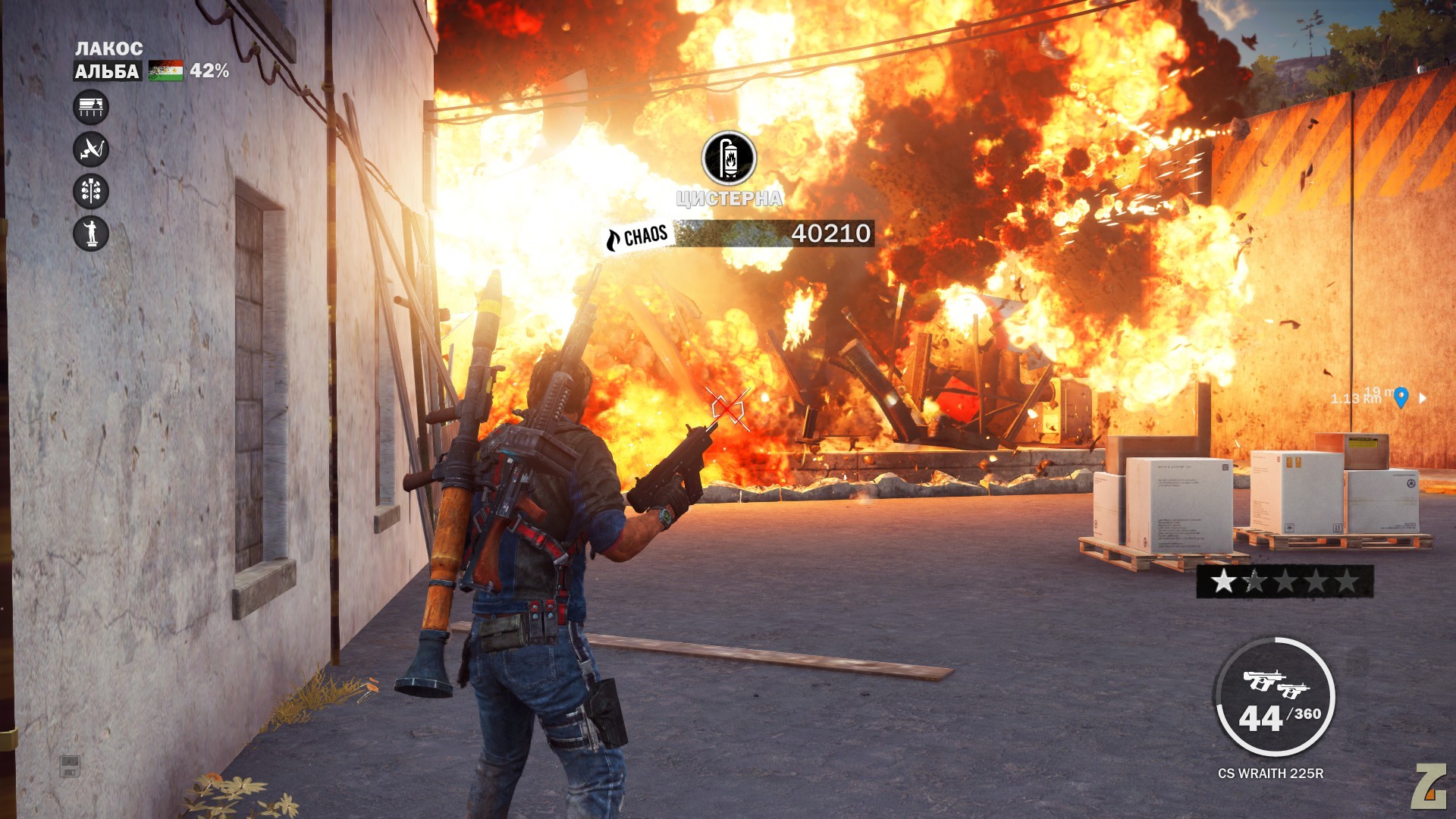Viewport: 1456px width, 819px height.
Task: Click the Z watermark logo
Action: pyautogui.click(x=1429, y=786)
